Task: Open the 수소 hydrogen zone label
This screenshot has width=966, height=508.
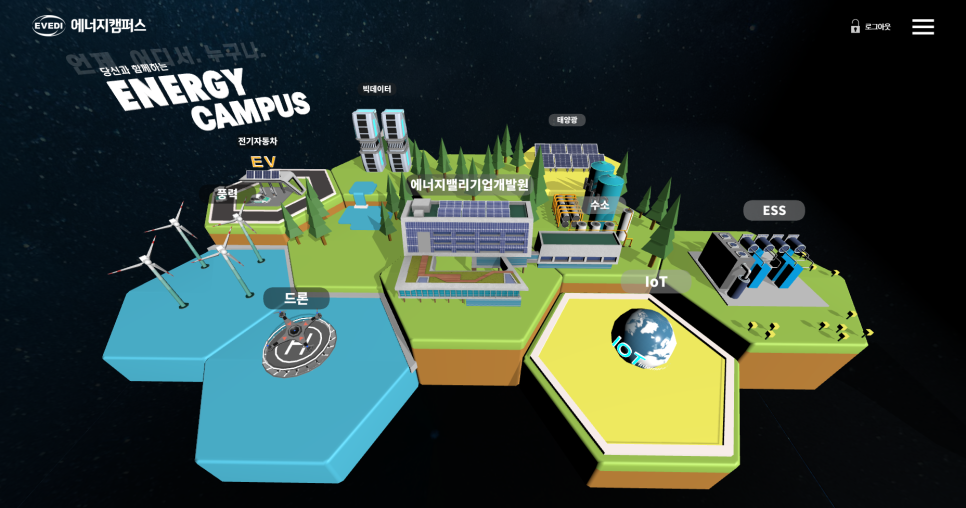Action: [599, 205]
